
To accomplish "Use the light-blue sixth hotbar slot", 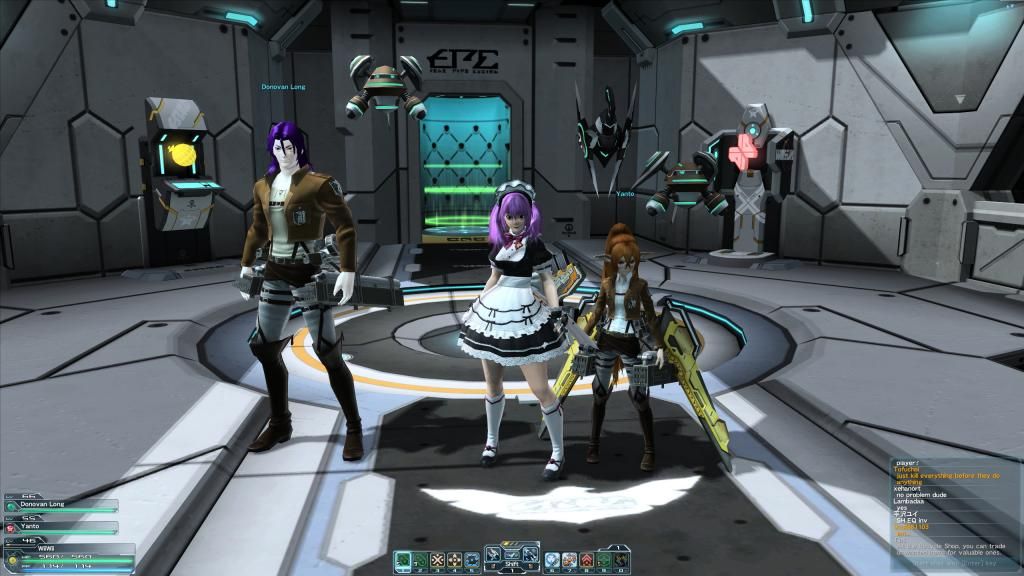I will 551,559.
